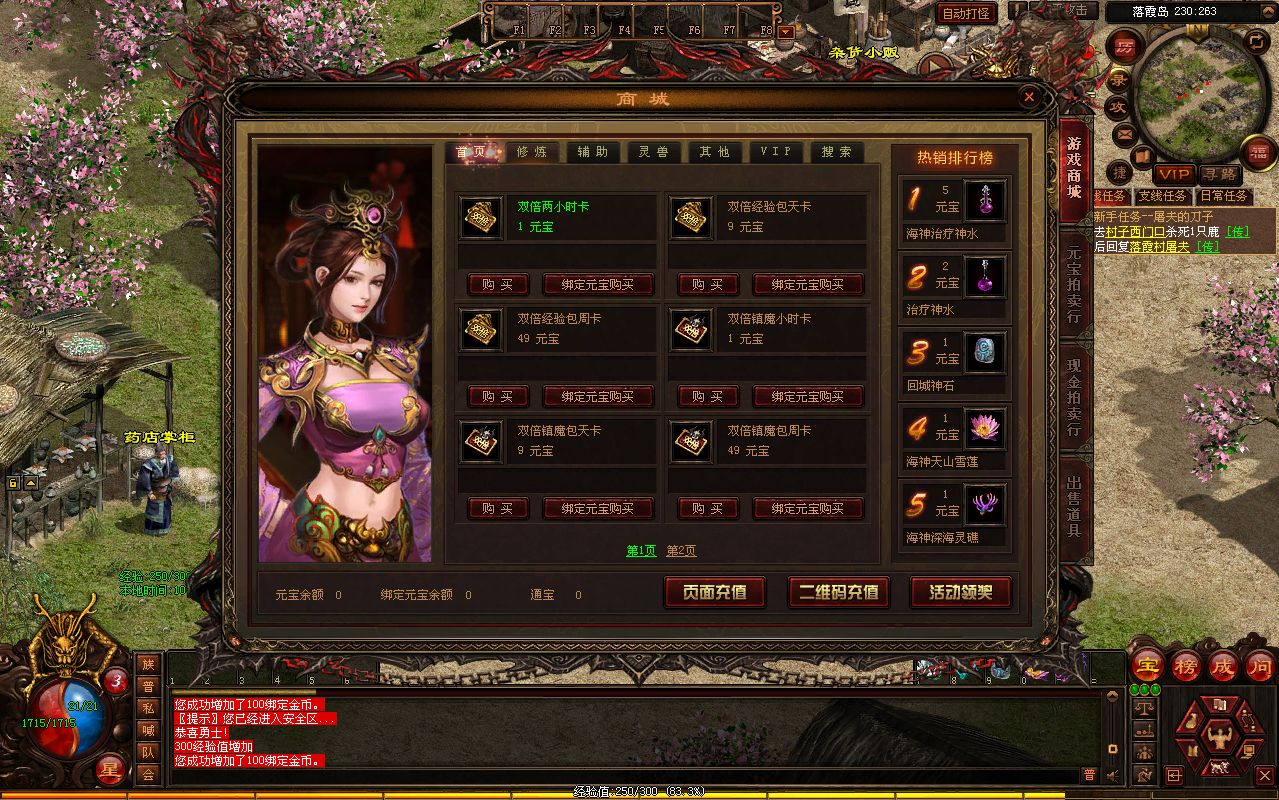
Task: Buy the 双倍两小时卡 with 购买
Action: [x=497, y=285]
